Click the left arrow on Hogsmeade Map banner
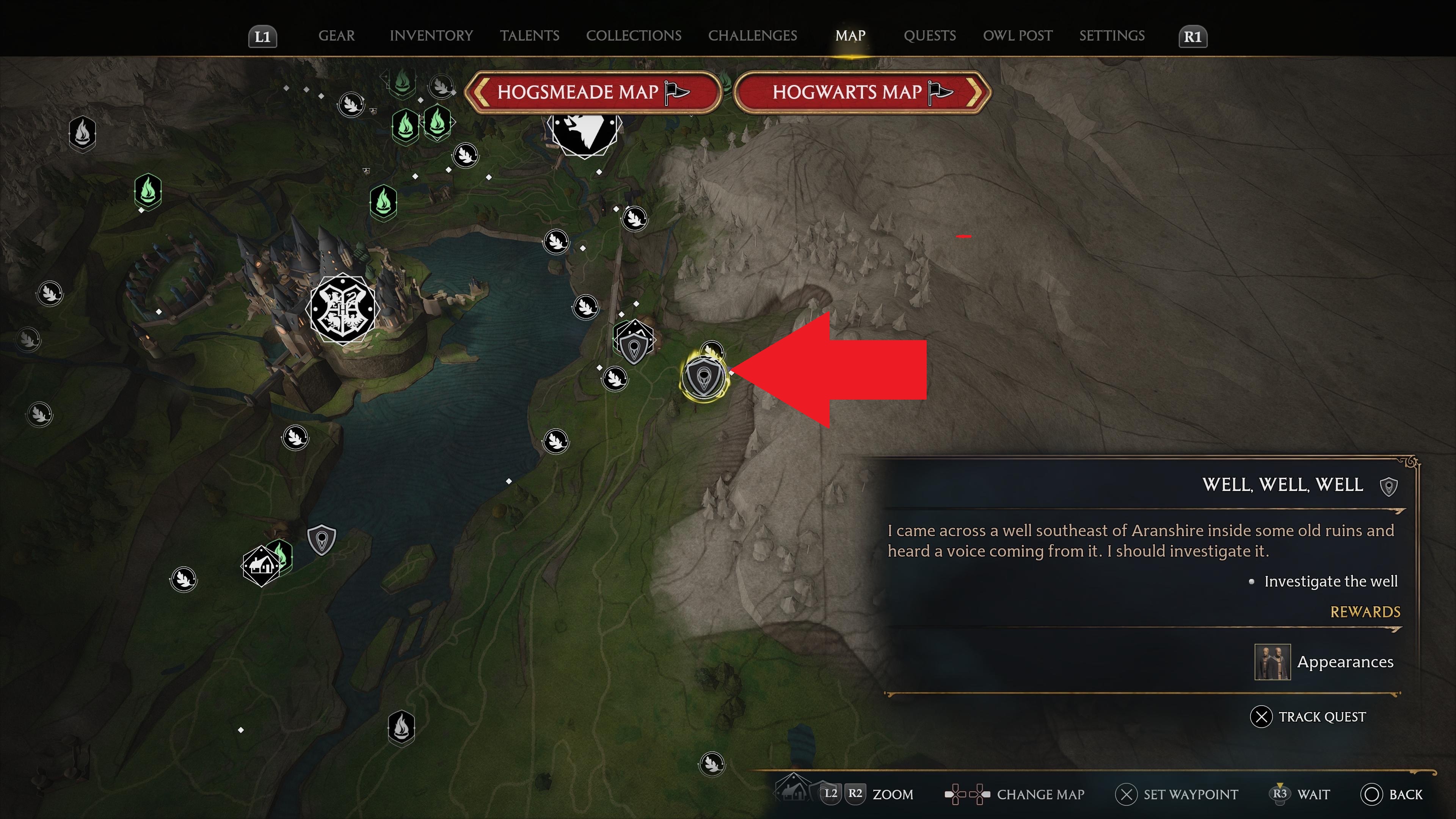Screen dimensions: 1456x819 [481, 92]
